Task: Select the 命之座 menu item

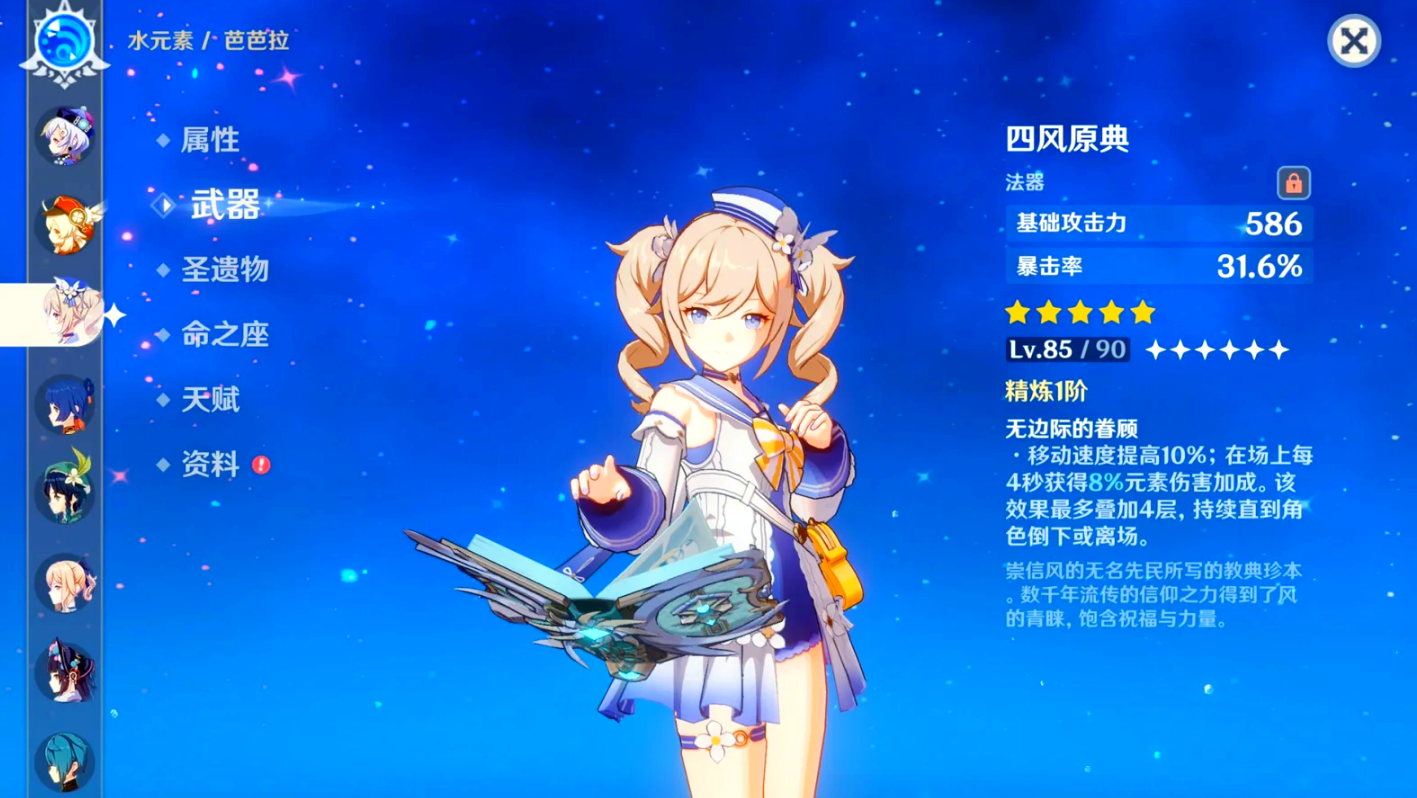Action: click(223, 335)
